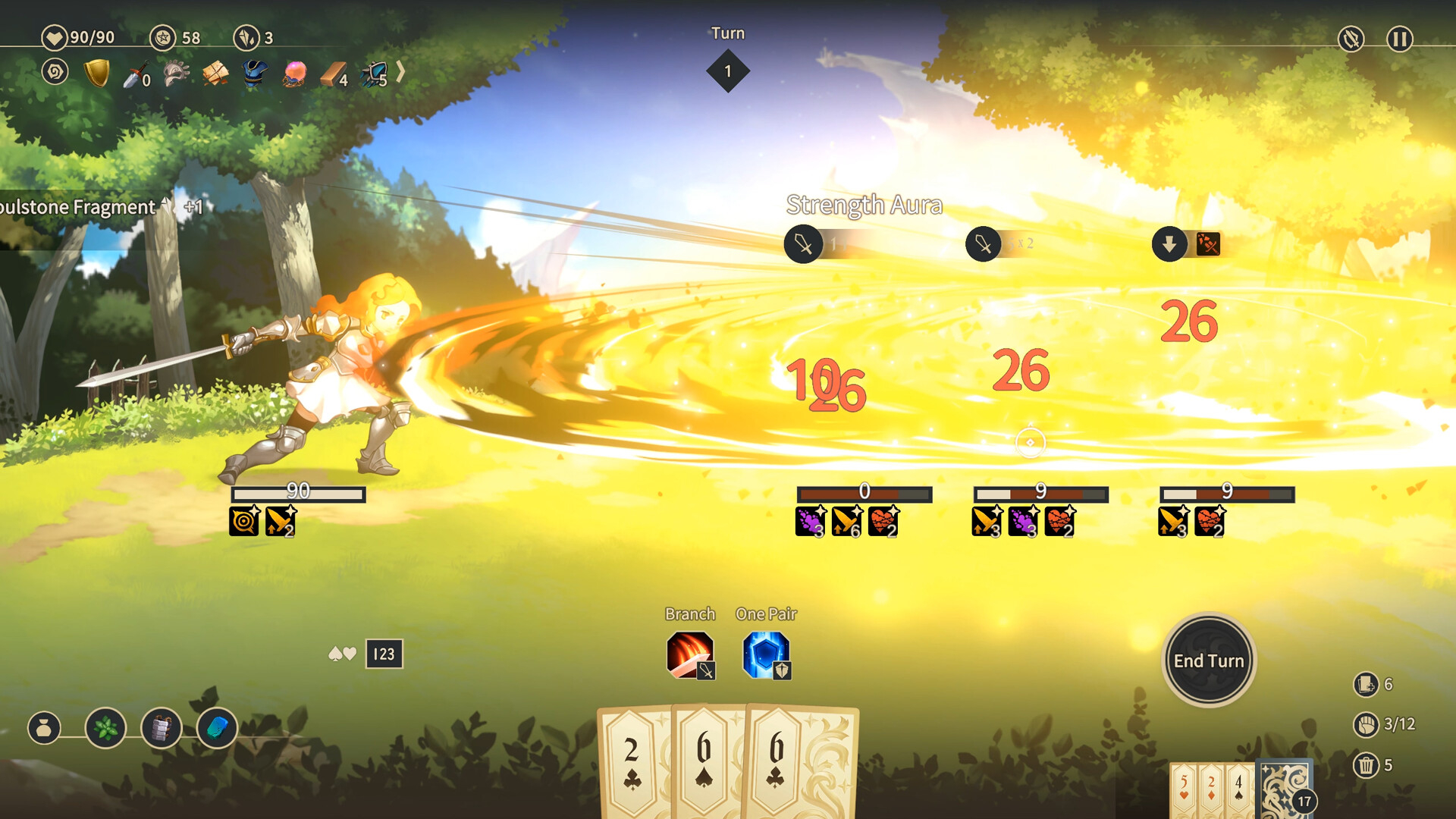Open the pouch bag icon
1456x819 pixels.
[44, 729]
